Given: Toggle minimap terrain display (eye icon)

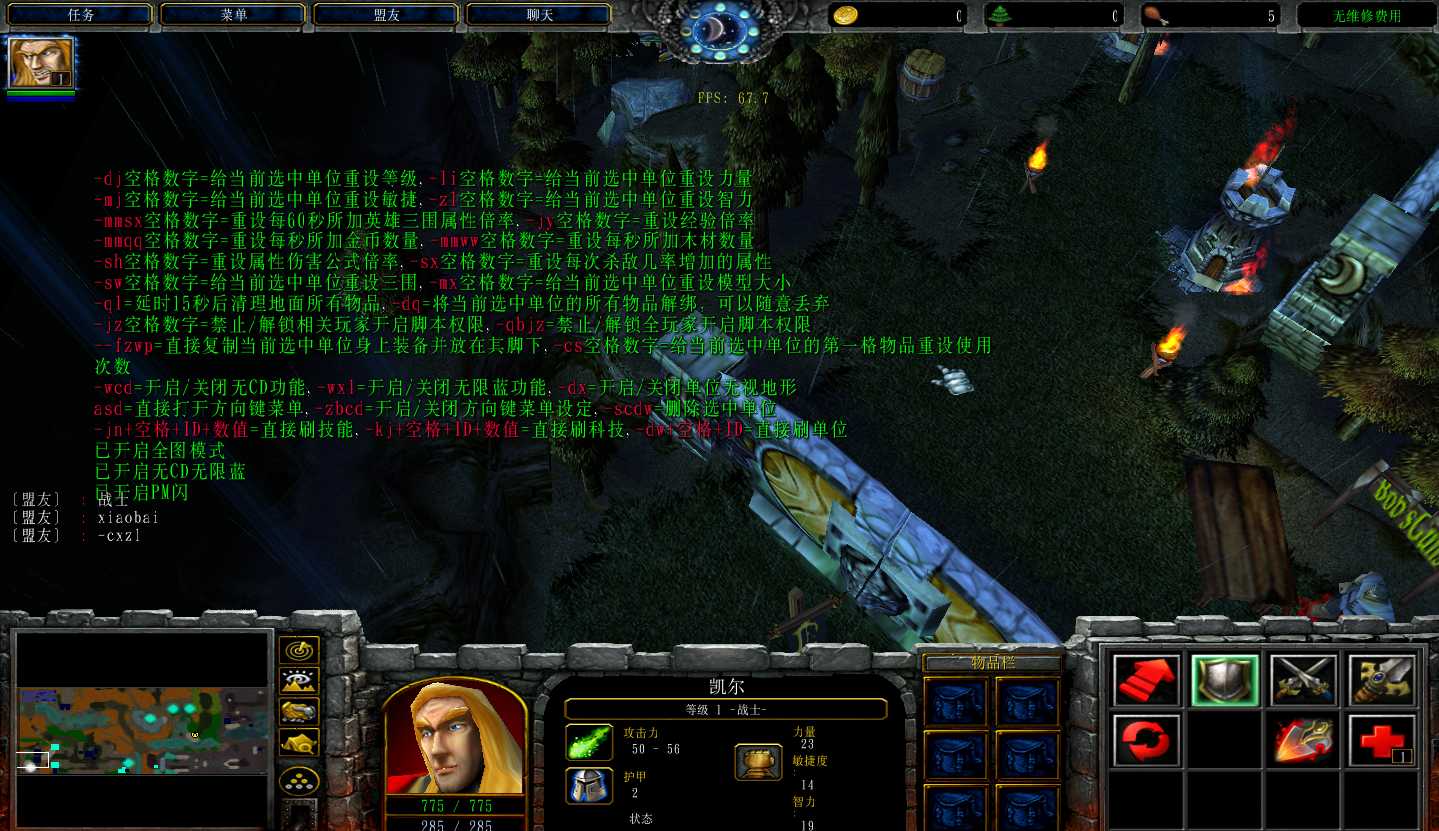Looking at the screenshot, I should pos(299,681).
